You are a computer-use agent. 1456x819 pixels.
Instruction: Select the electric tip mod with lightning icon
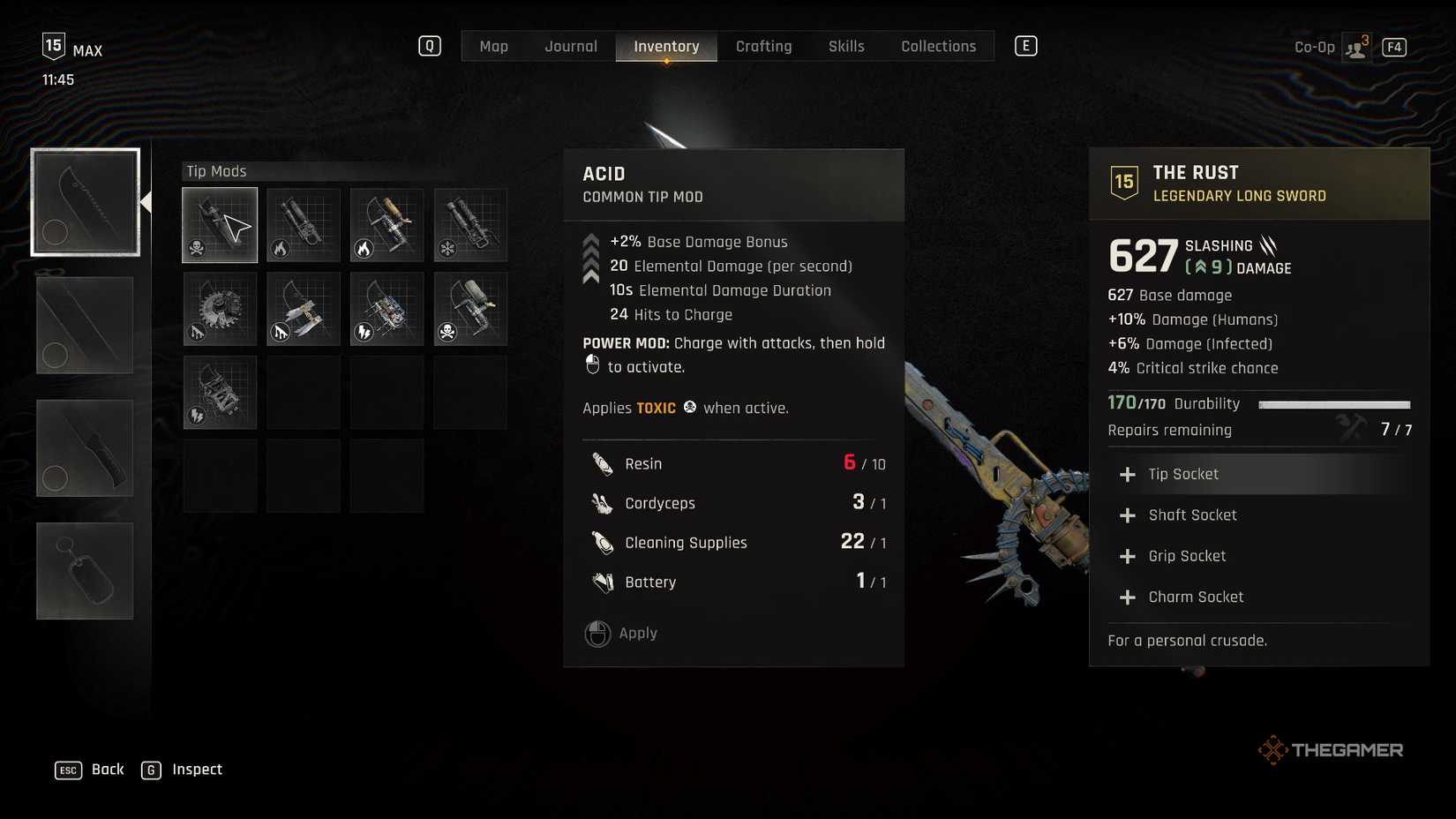(387, 309)
